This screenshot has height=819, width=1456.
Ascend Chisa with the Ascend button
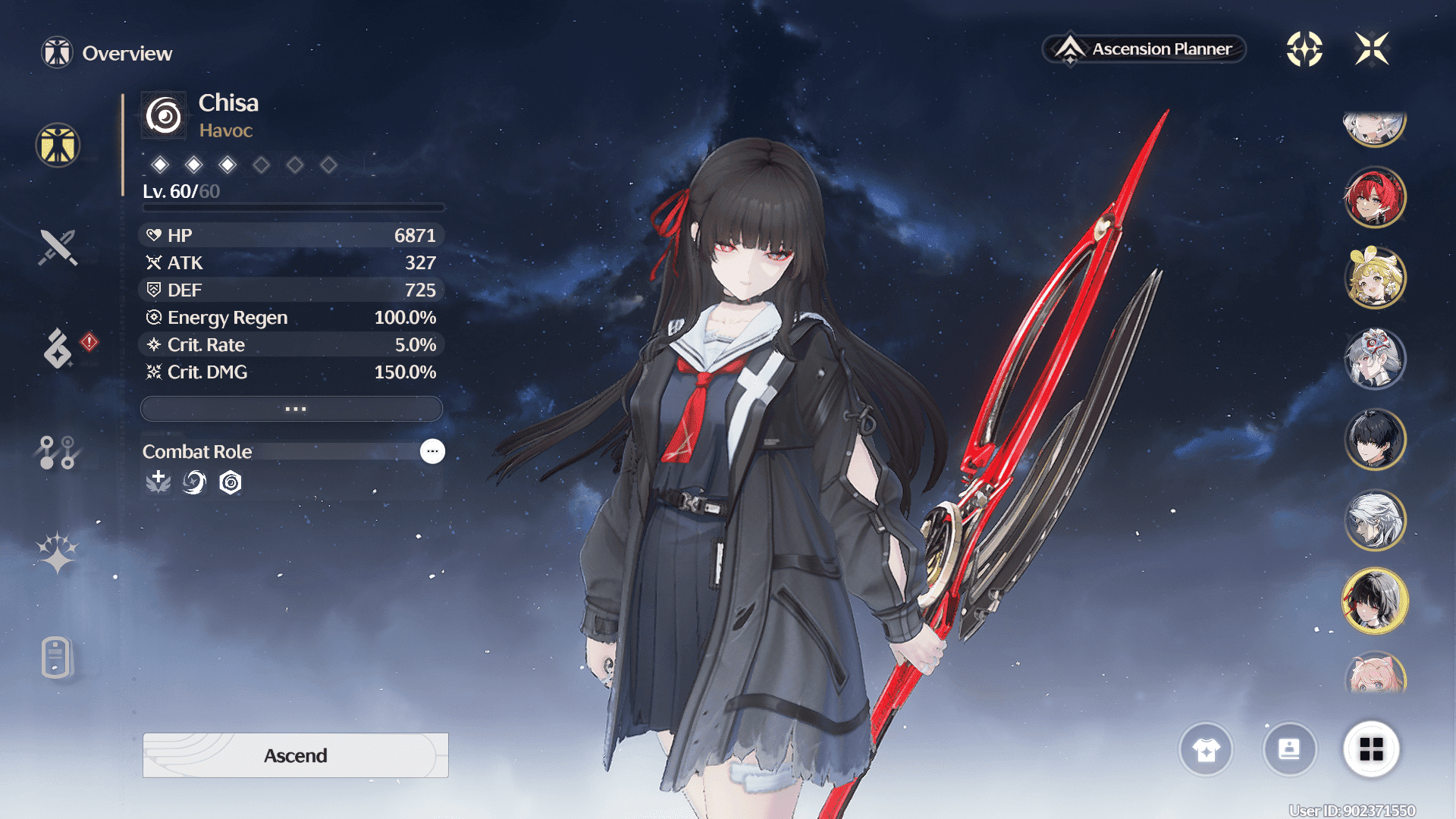pos(295,755)
